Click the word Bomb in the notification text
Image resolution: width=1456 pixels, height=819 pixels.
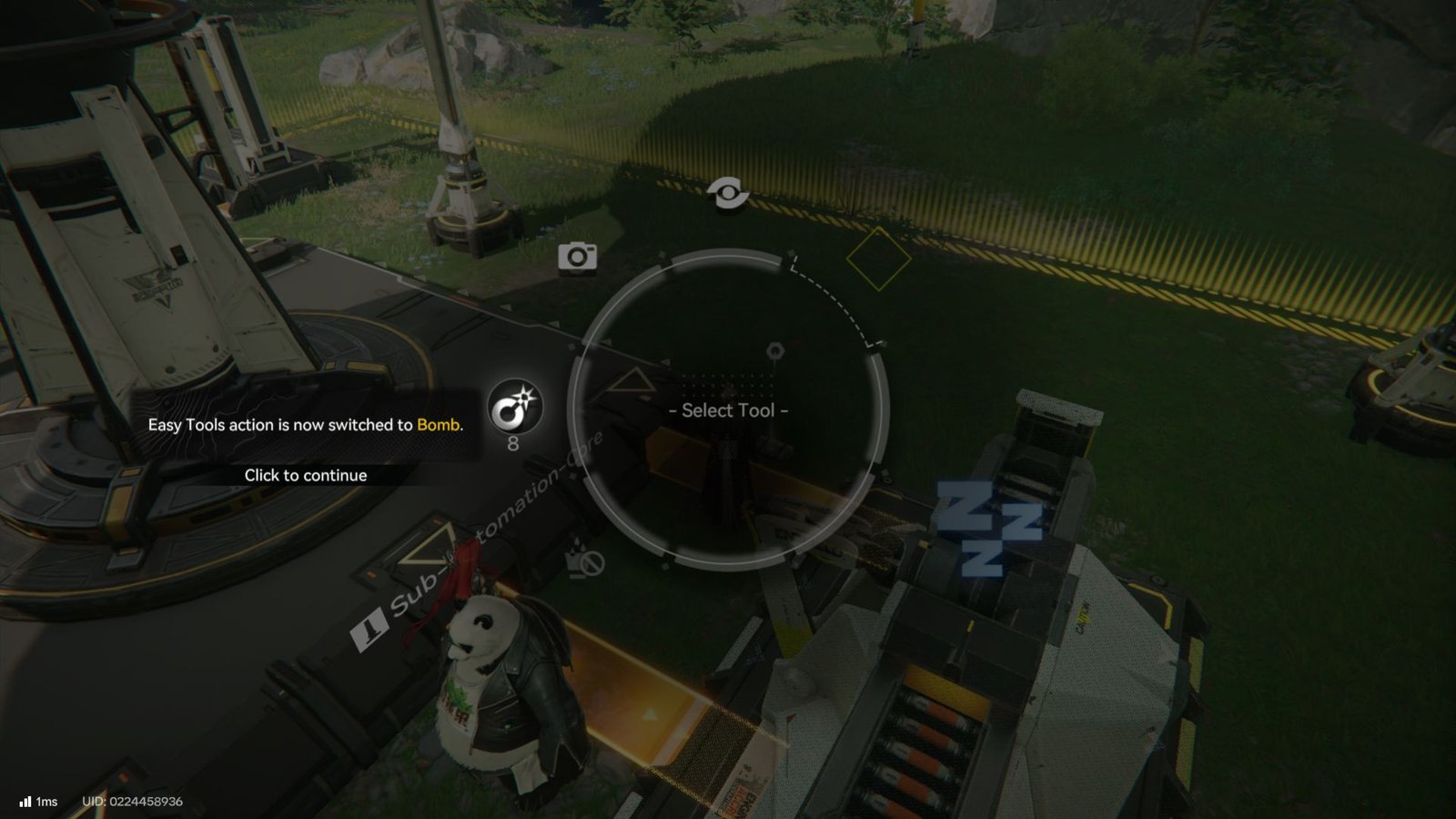440,424
